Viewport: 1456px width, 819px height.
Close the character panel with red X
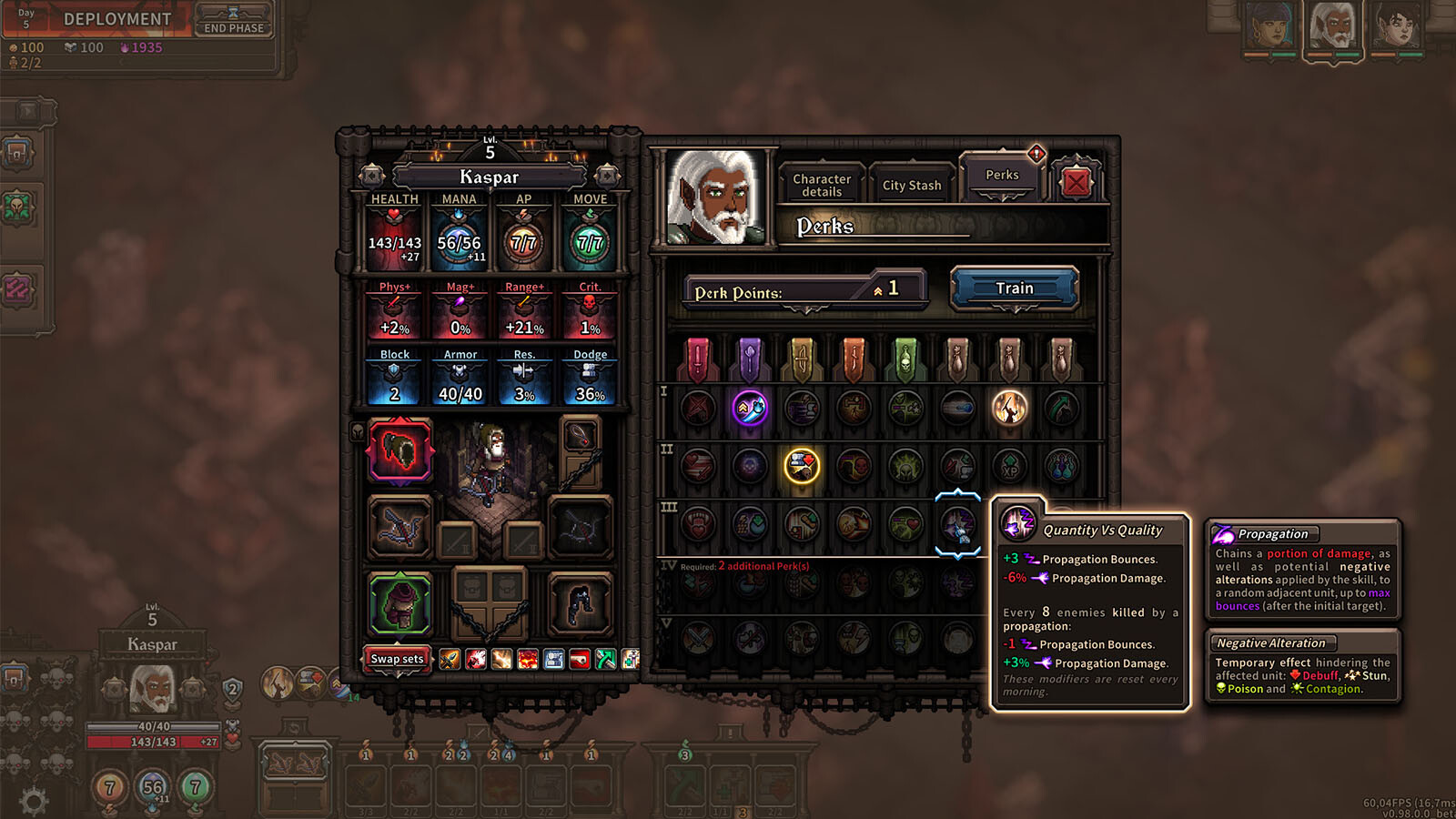(x=1076, y=183)
